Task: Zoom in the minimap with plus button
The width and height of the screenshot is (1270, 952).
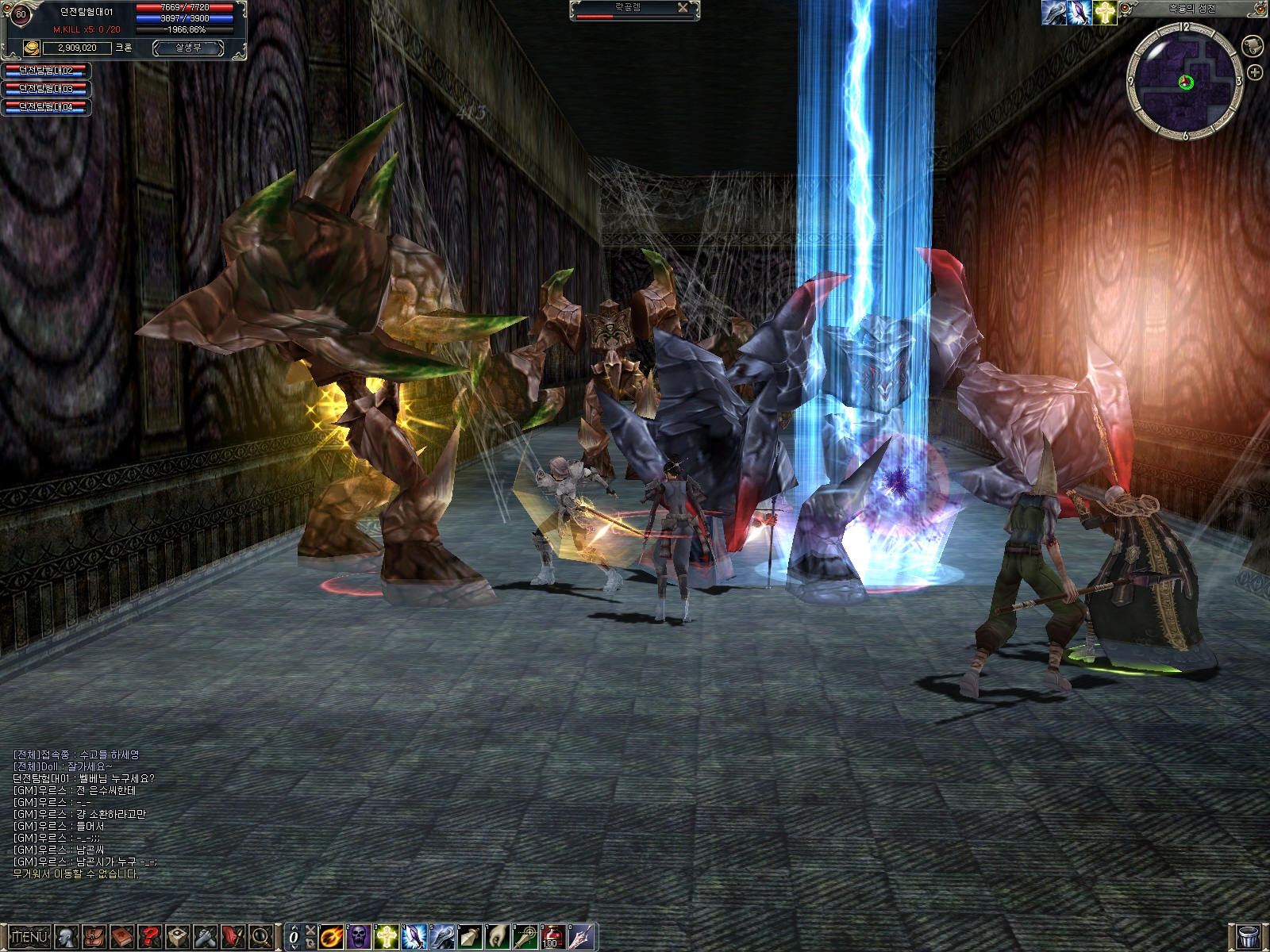Action: coord(1255,73)
